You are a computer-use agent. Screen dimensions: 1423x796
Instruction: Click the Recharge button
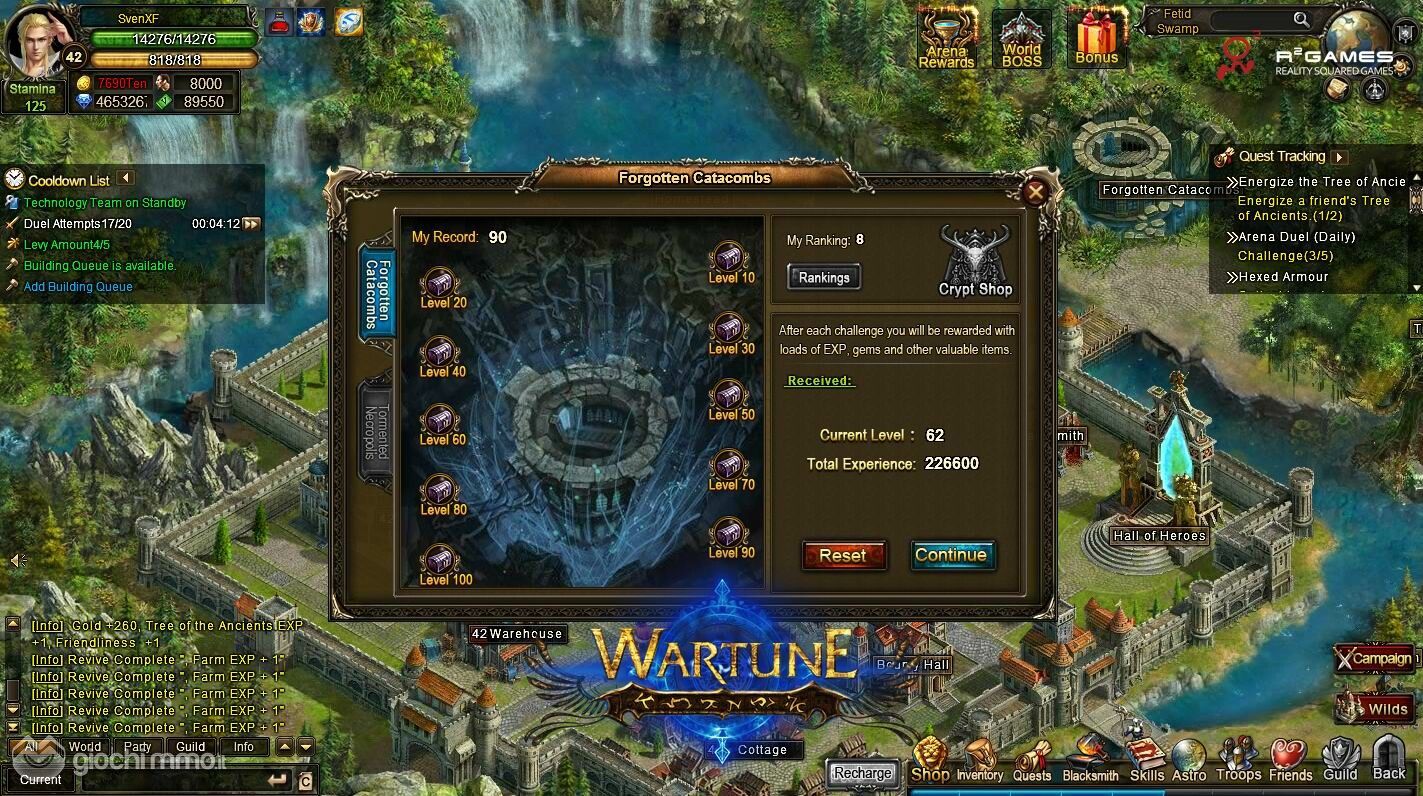point(862,773)
